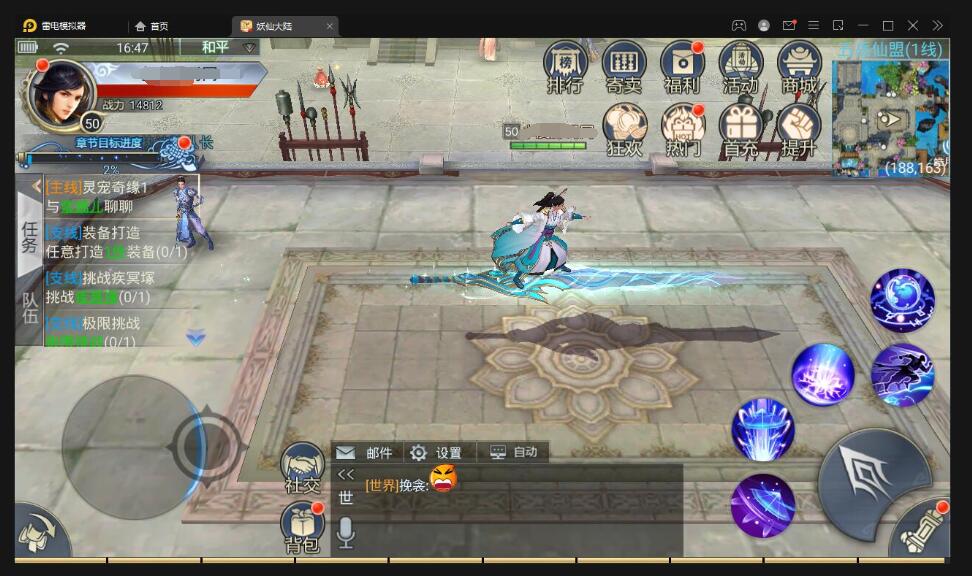Open the 背包 backpack
The image size is (972, 576).
point(302,527)
